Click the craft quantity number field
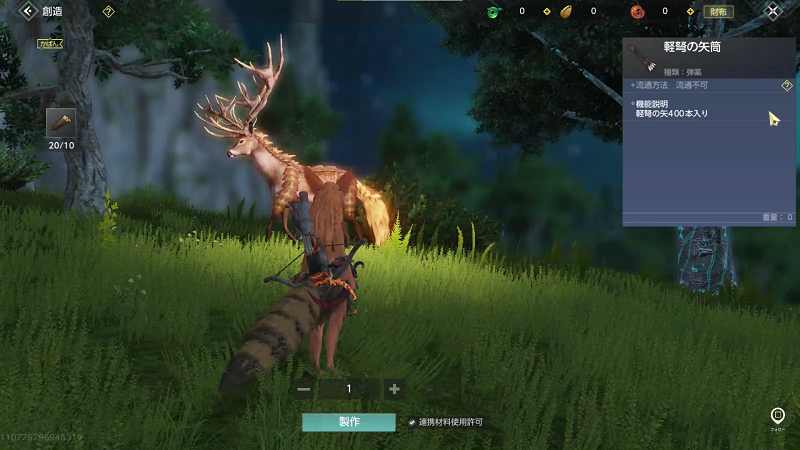This screenshot has width=800, height=450. tap(349, 389)
